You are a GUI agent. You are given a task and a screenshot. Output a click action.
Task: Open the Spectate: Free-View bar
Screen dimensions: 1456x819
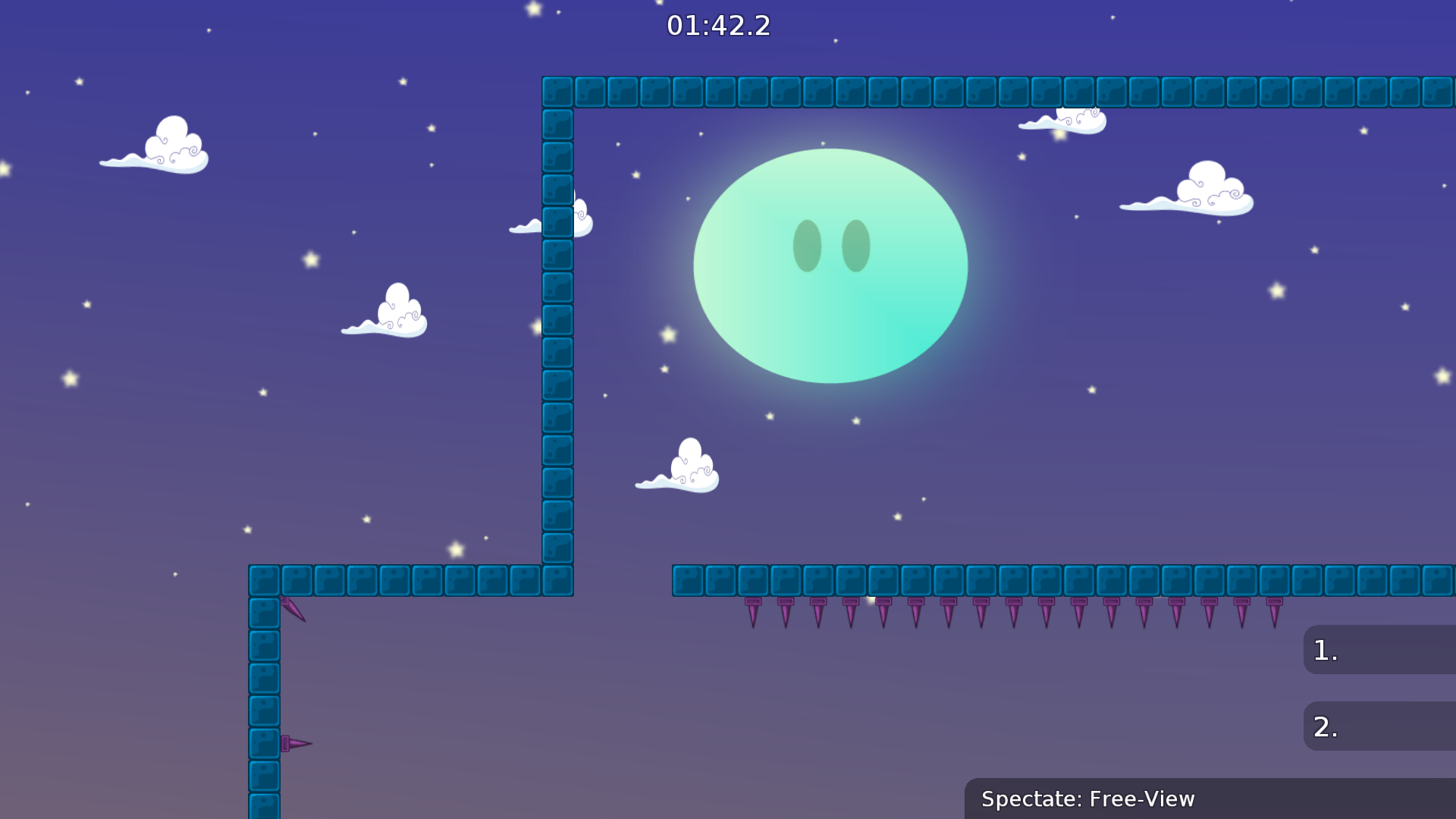[1088, 799]
